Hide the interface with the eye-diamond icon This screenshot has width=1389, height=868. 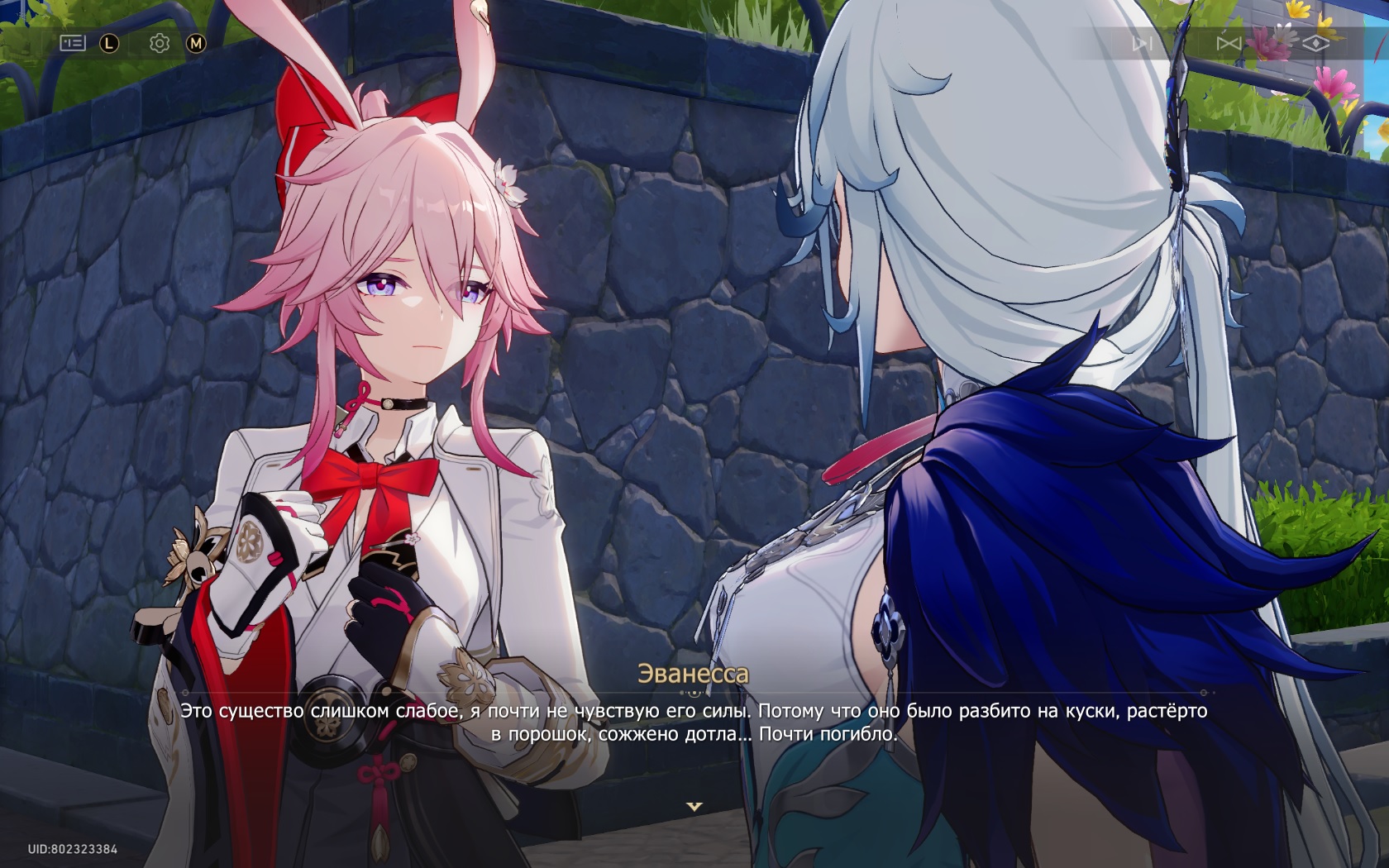coord(1315,43)
